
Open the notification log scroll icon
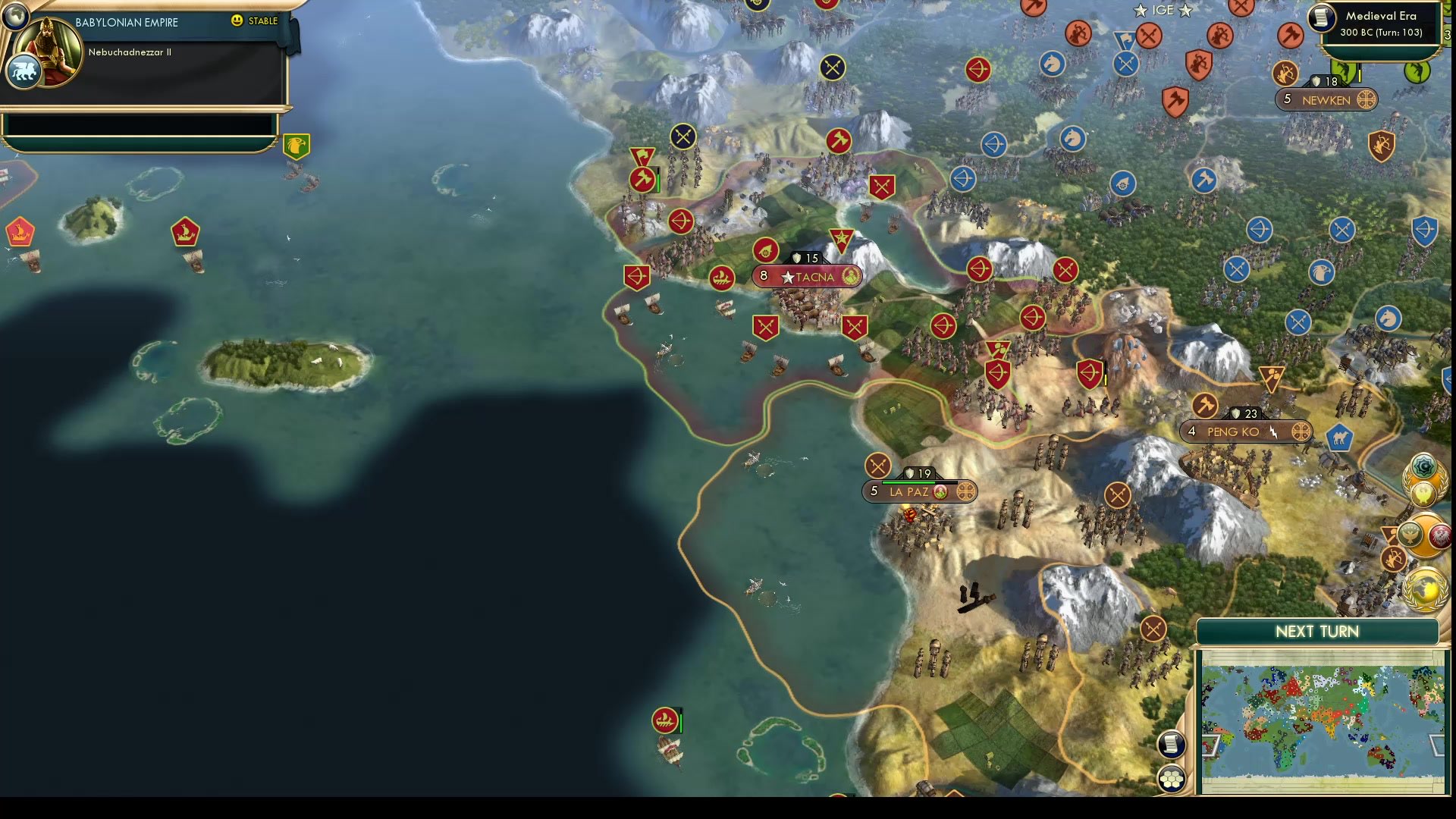(1171, 745)
